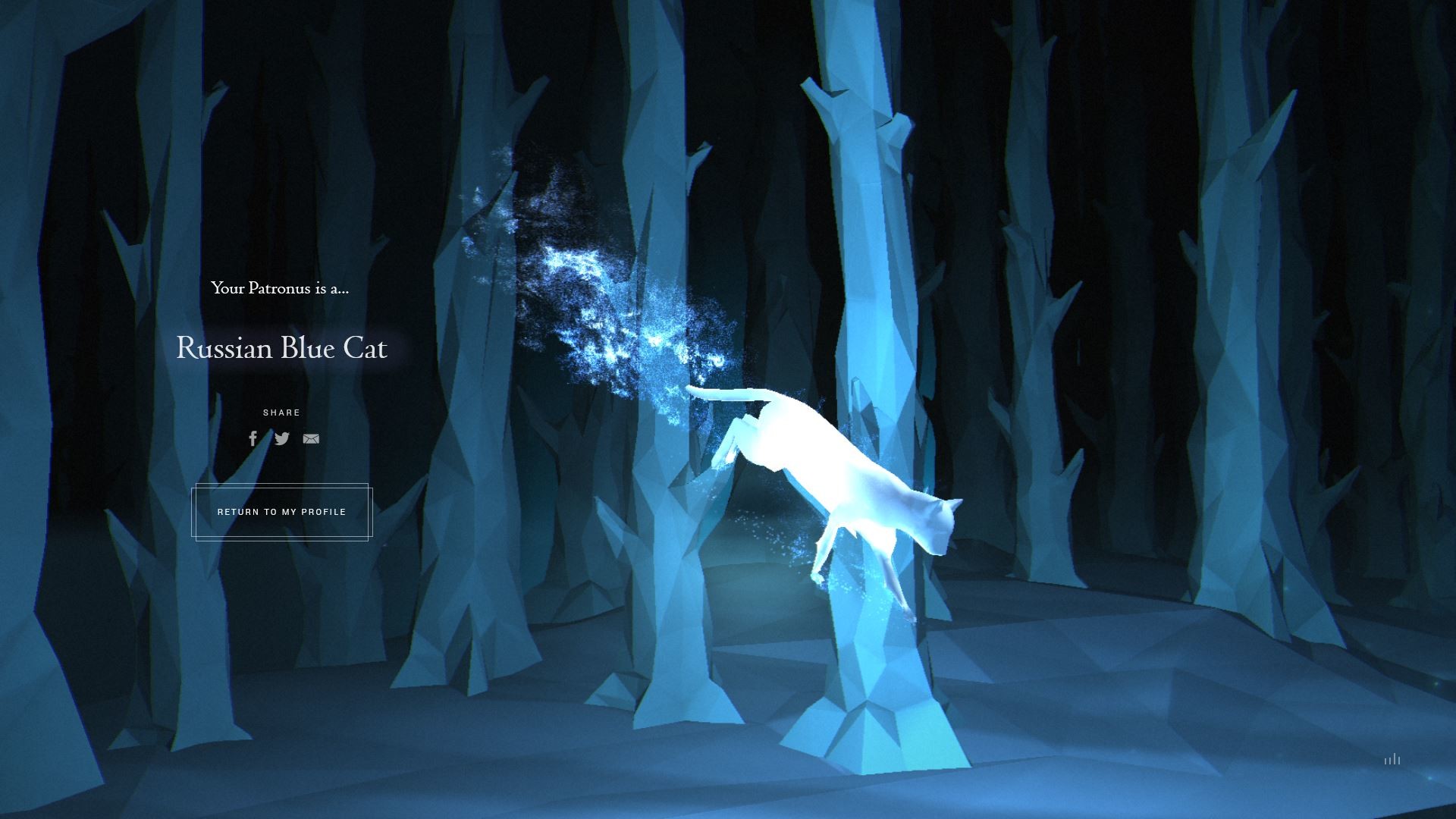Share your Patronus via email
This screenshot has width=1456, height=819.
(x=311, y=438)
